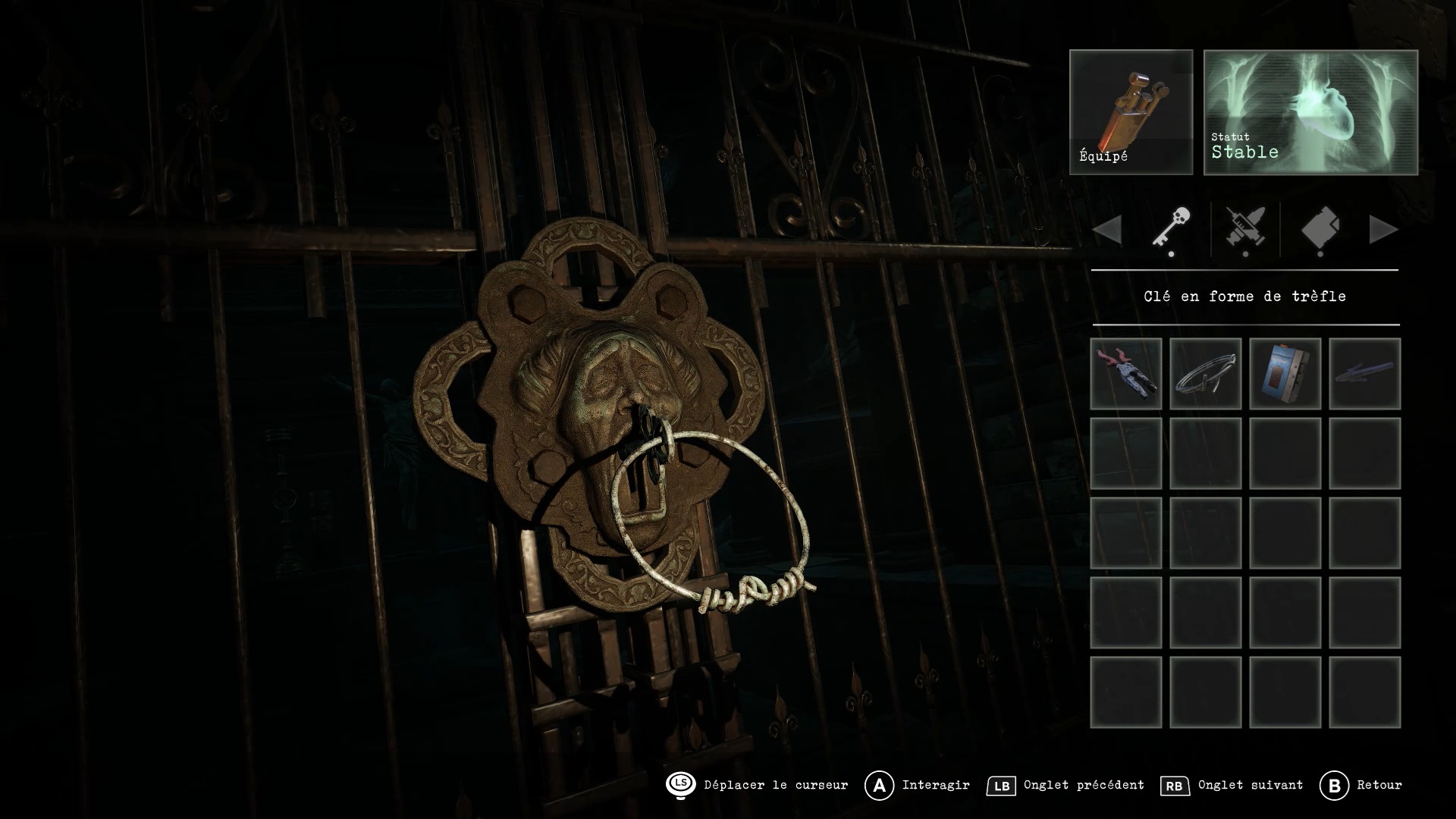The height and width of the screenshot is (819, 1456).
Task: Switch to the skull key items tab
Action: (1171, 228)
